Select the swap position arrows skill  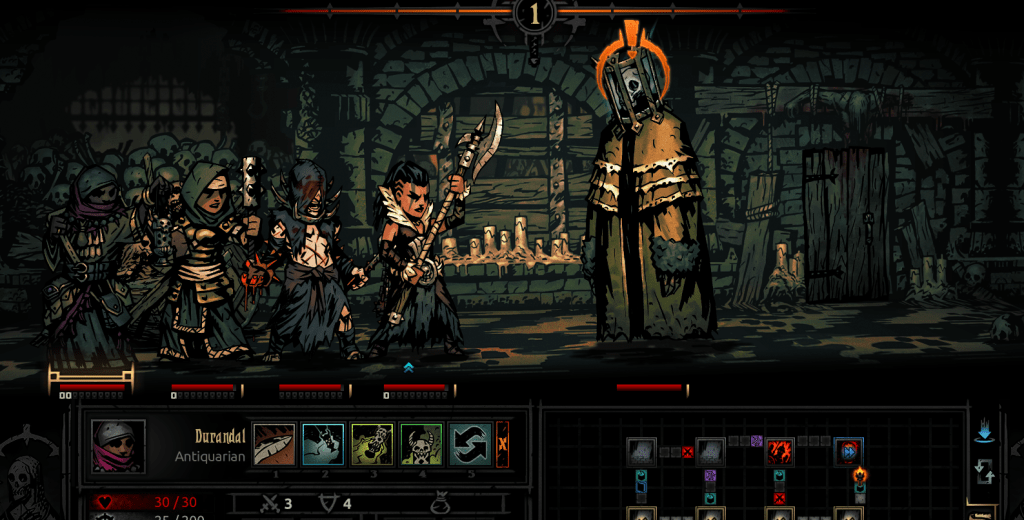(470, 445)
